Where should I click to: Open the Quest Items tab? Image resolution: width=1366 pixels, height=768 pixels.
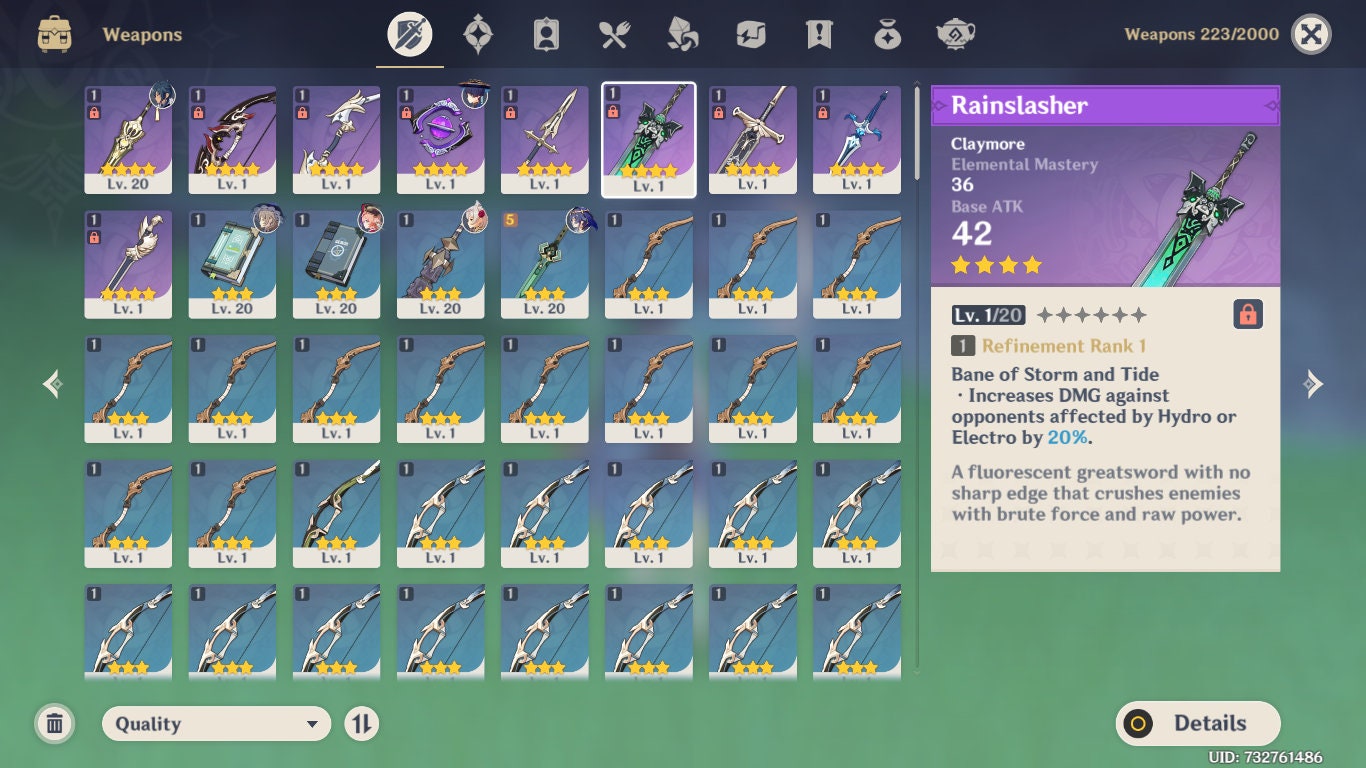coord(817,33)
